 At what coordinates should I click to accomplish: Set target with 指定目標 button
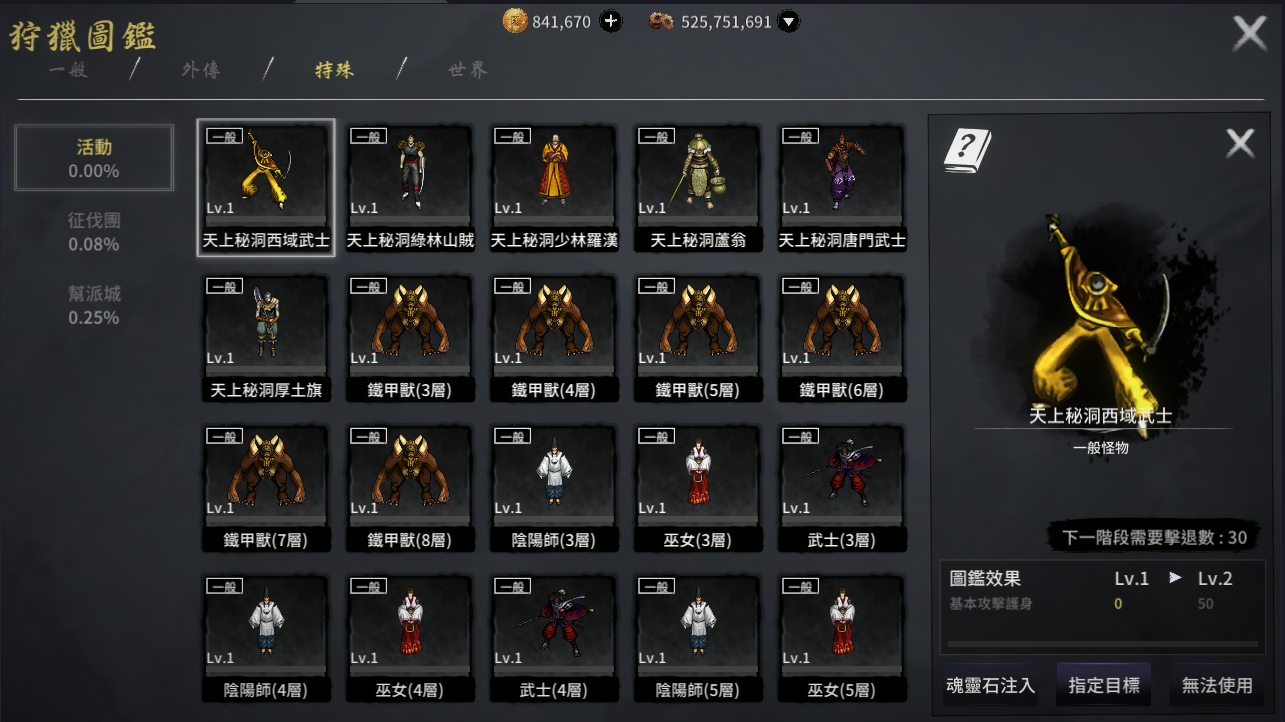[1104, 686]
